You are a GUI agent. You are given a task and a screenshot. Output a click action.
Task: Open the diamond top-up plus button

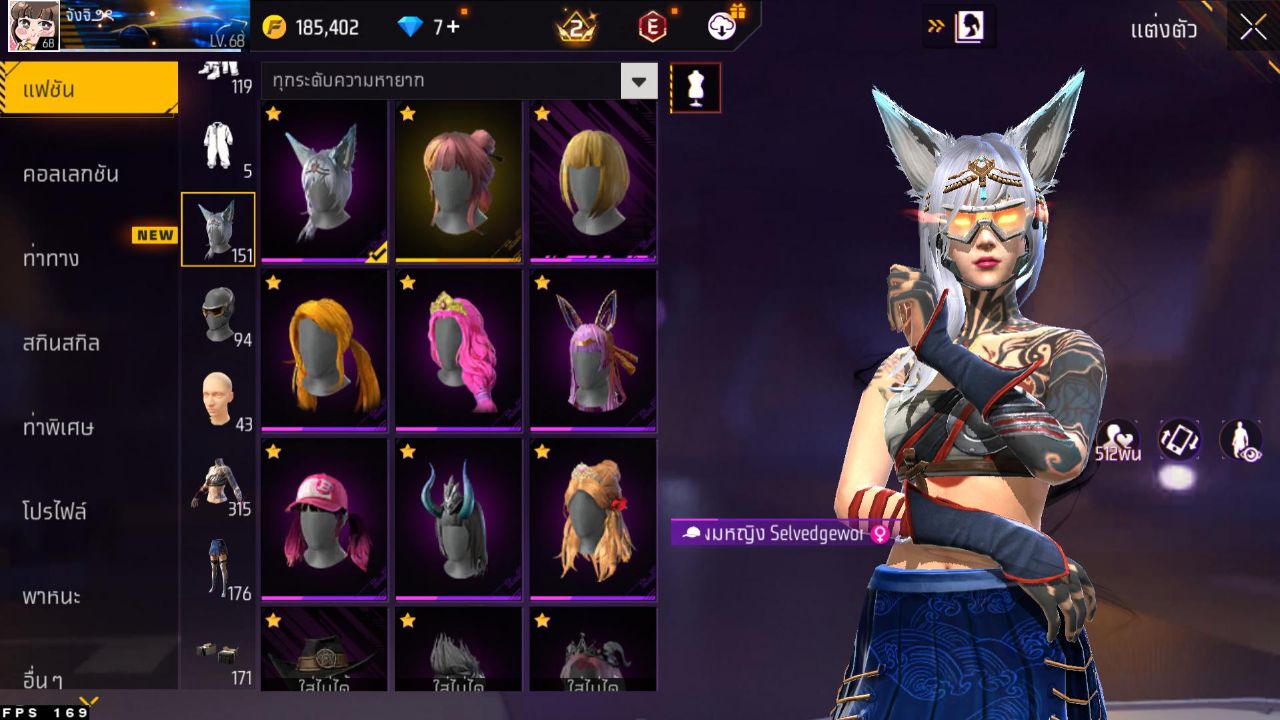tap(453, 27)
